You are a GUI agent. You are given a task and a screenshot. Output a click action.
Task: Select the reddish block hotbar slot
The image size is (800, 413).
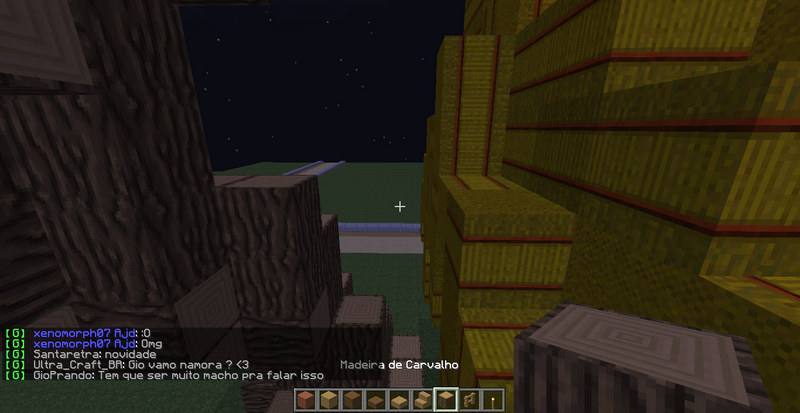(307, 400)
